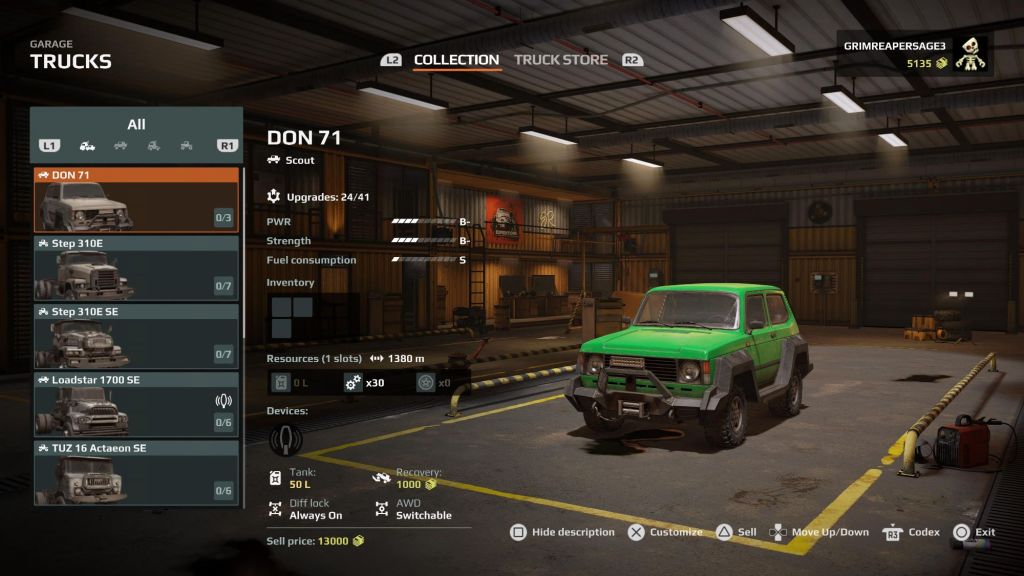The height and width of the screenshot is (576, 1024).
Task: Select the spare wheel resource icon
Action: tap(425, 382)
